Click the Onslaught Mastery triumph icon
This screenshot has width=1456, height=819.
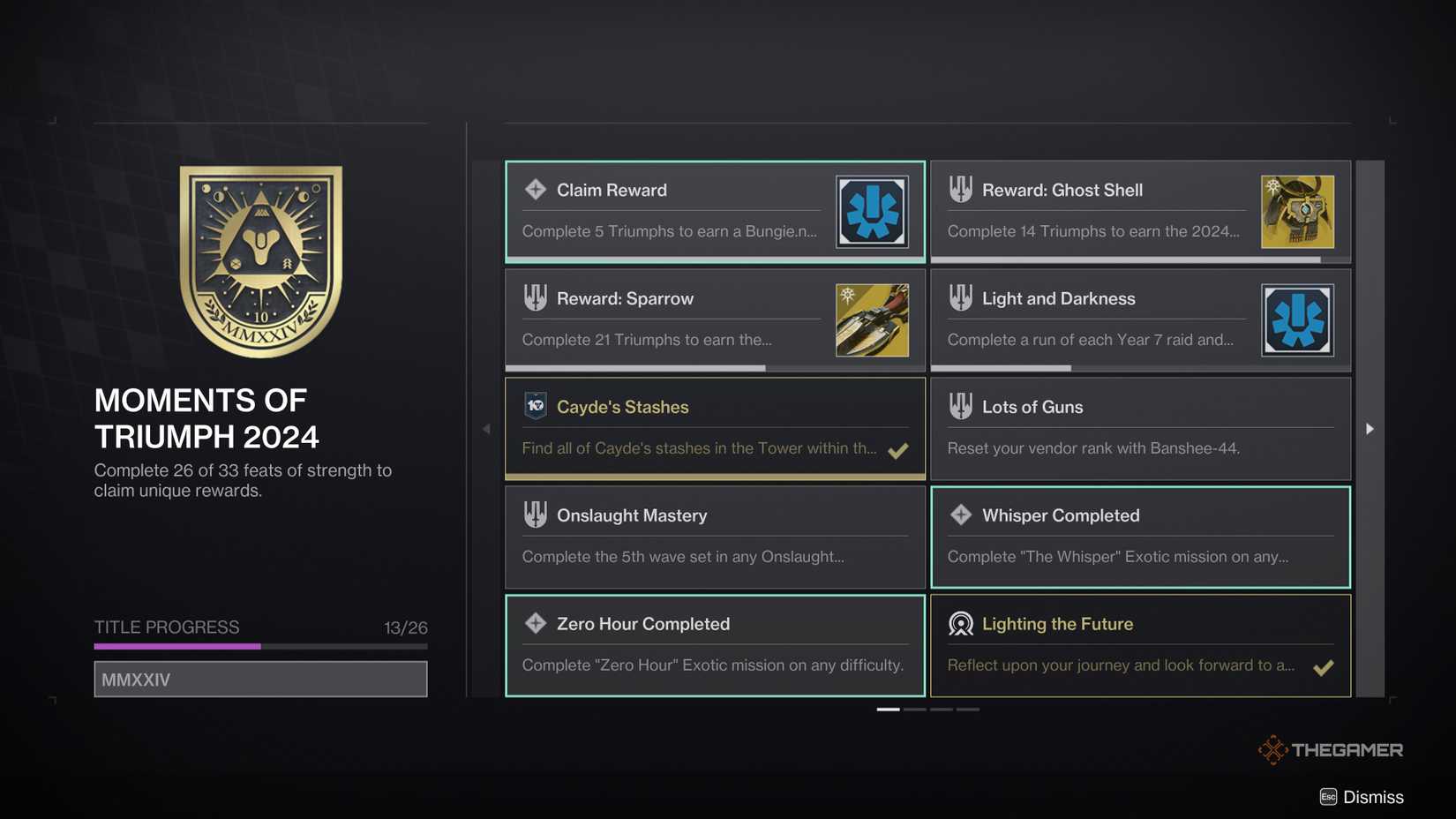click(536, 515)
